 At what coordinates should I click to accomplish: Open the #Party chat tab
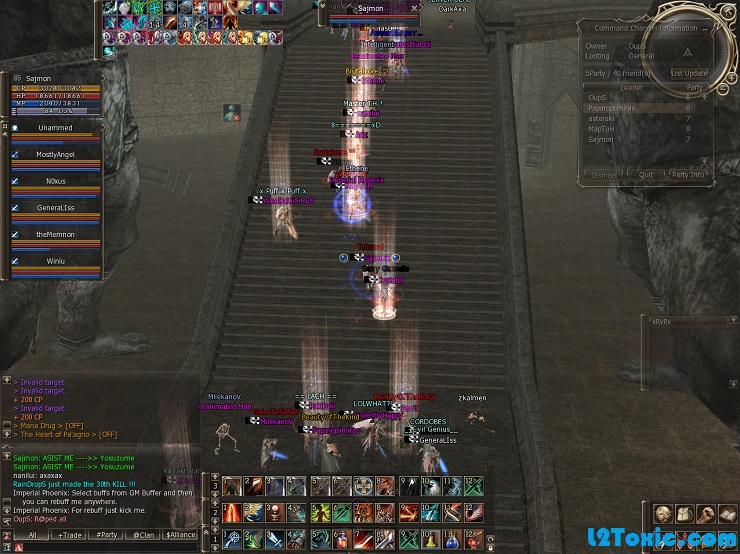click(x=106, y=535)
